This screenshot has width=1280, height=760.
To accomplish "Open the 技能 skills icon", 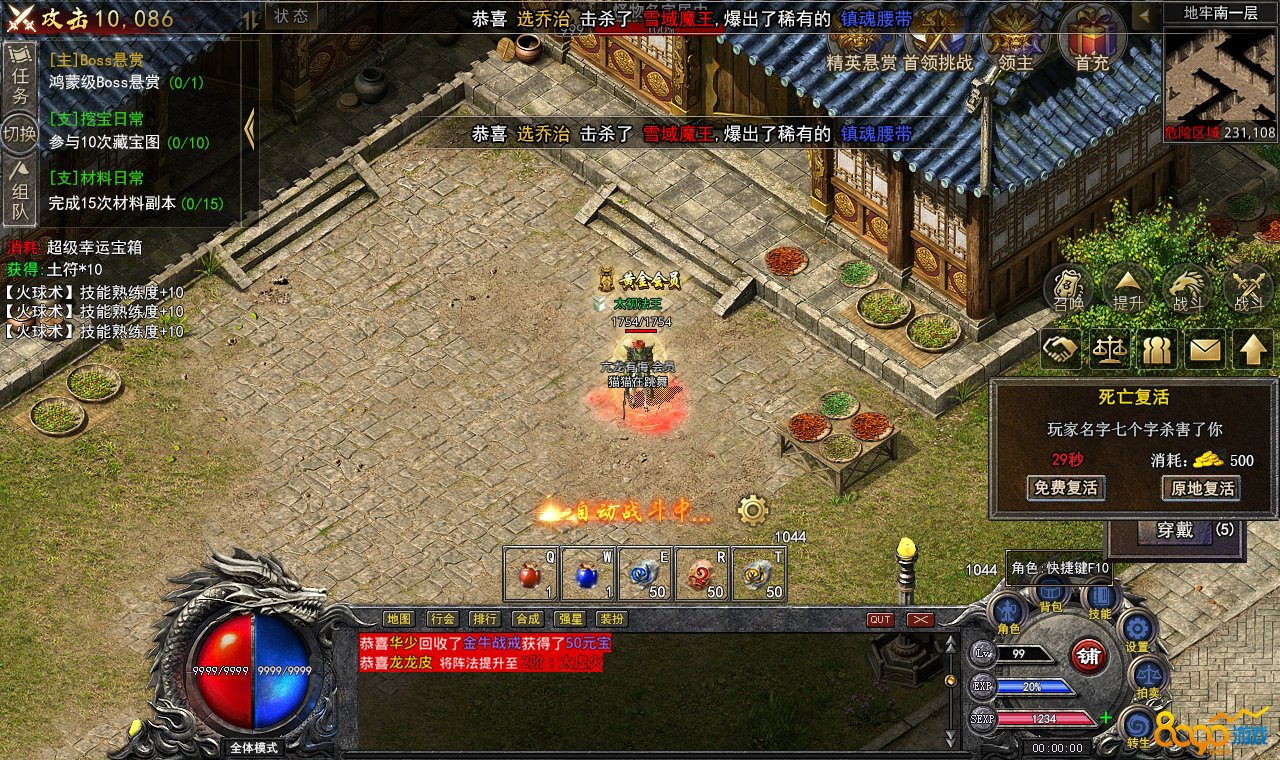I will tap(1099, 598).
